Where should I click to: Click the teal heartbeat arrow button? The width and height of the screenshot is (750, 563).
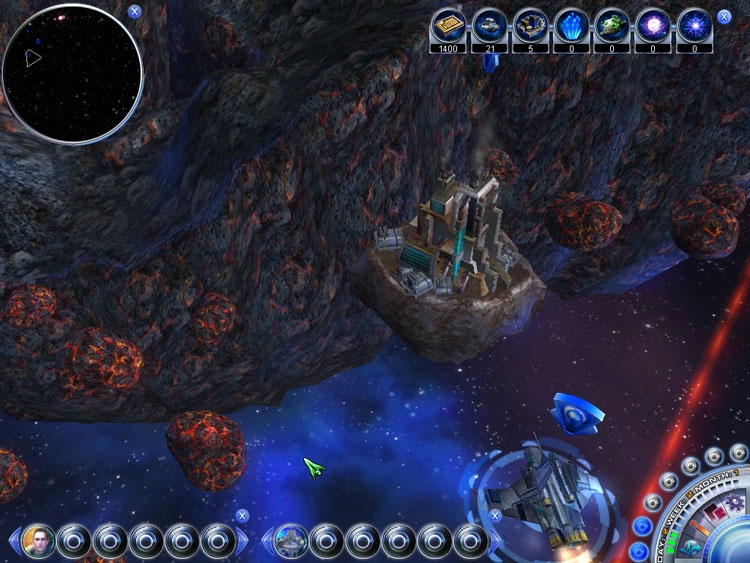691,547
